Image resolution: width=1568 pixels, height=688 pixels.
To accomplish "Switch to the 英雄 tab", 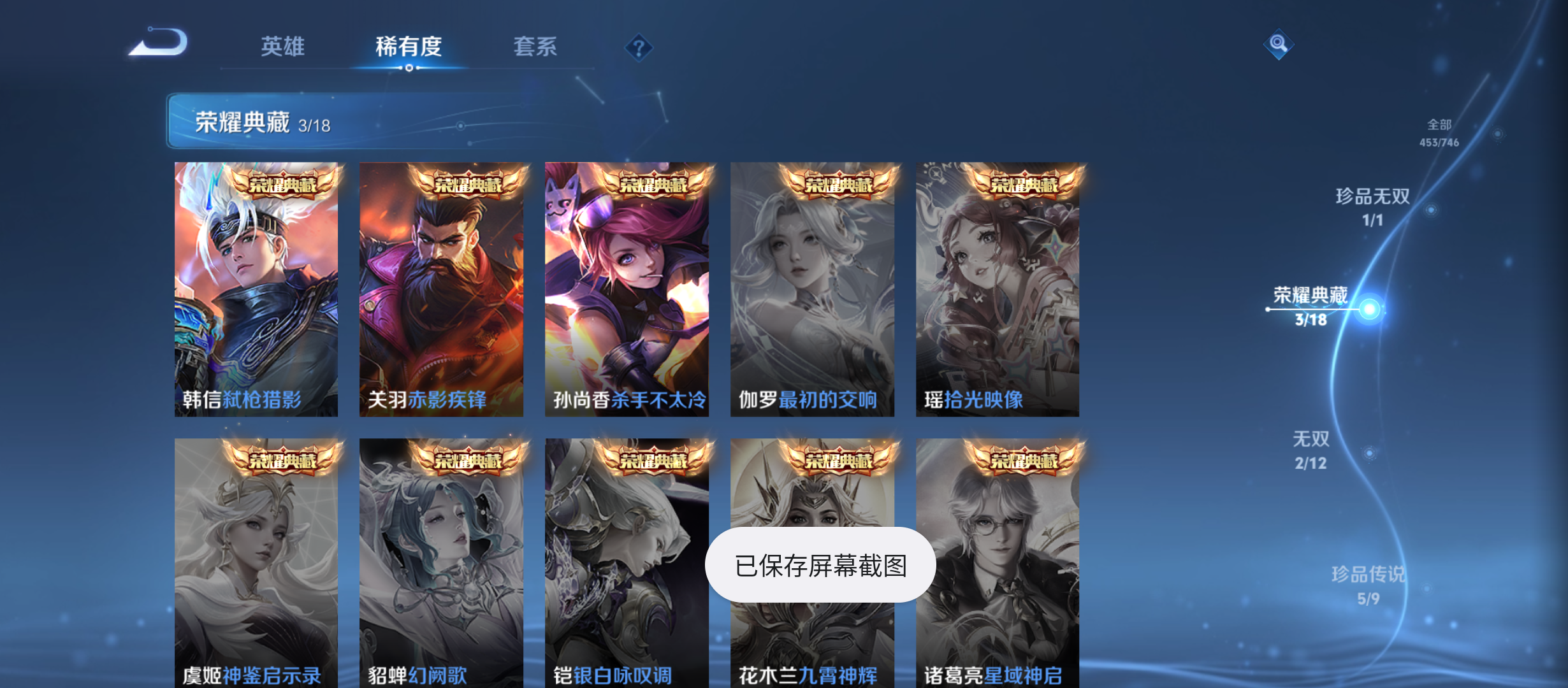I will pos(282,47).
